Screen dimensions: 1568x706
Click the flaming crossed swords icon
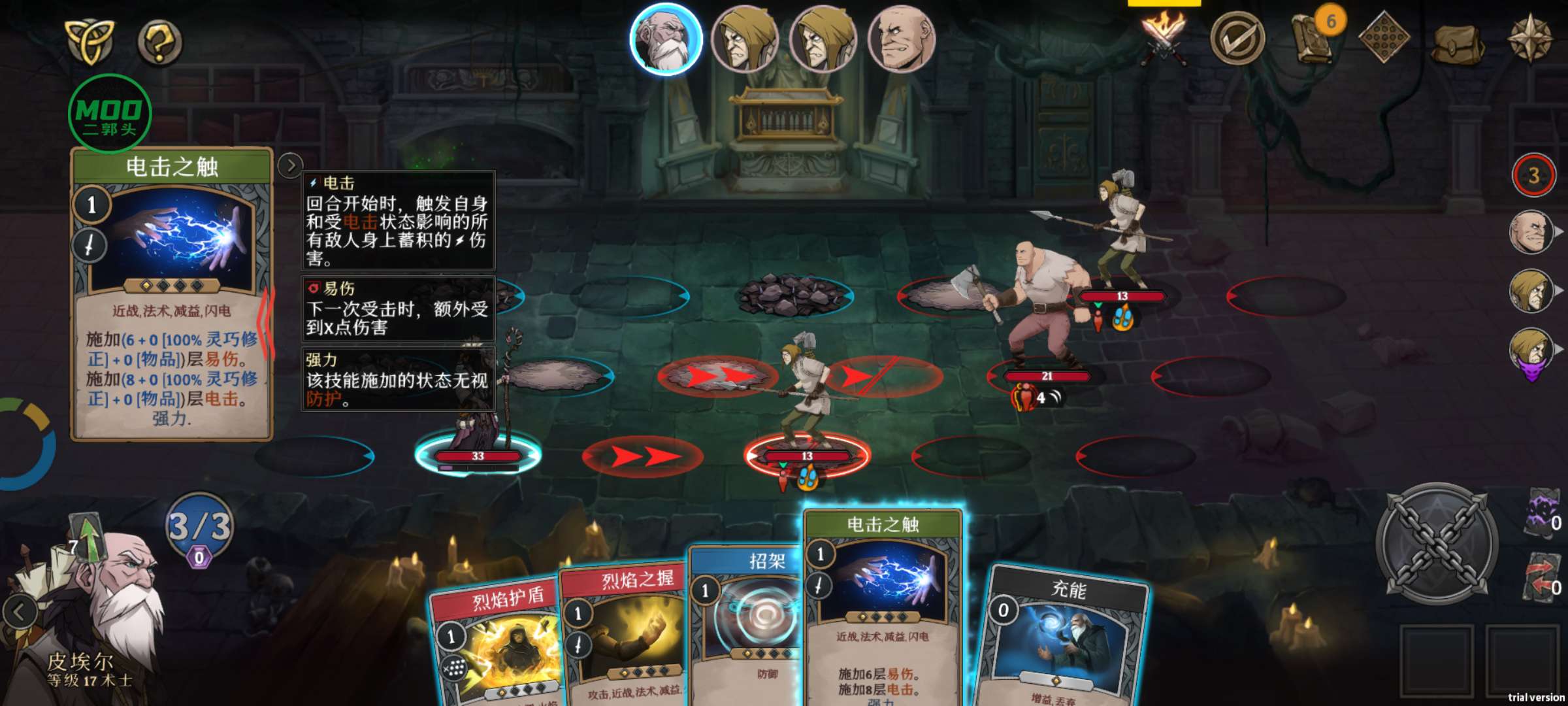click(x=1163, y=38)
